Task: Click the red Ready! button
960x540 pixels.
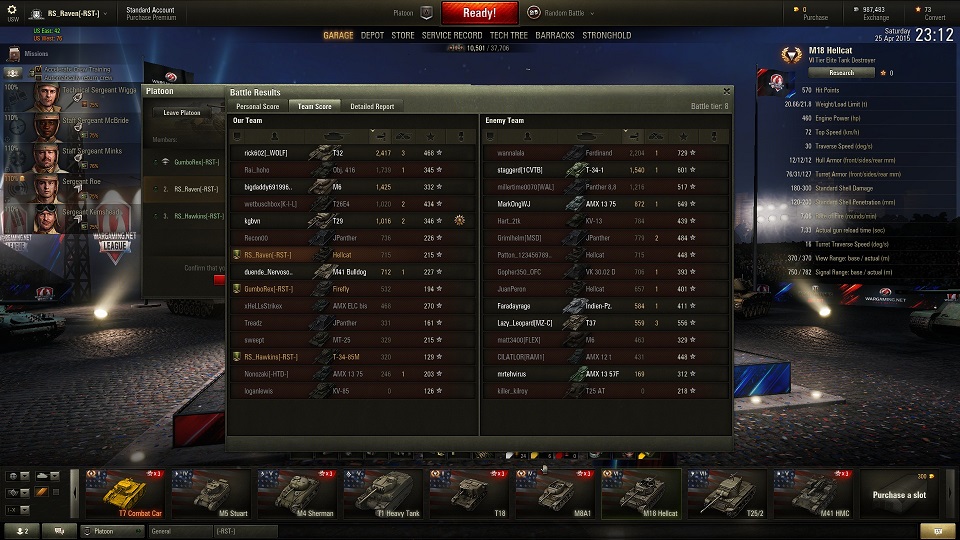Action: tap(480, 13)
